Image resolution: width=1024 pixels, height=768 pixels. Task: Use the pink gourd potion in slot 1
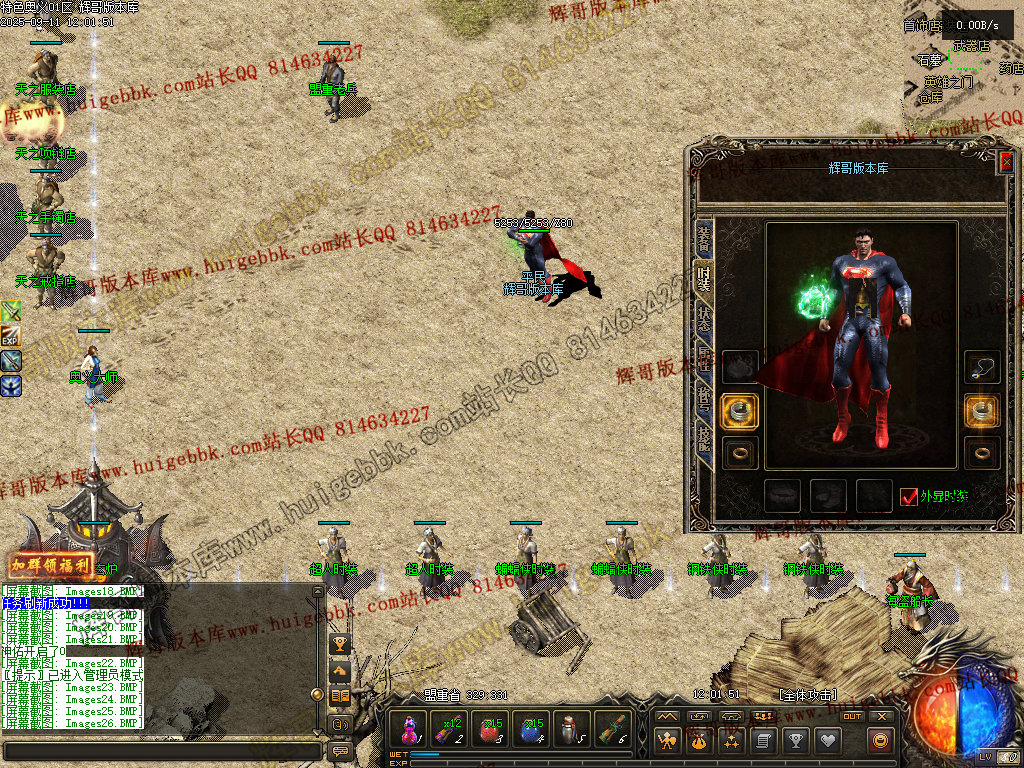[x=409, y=729]
